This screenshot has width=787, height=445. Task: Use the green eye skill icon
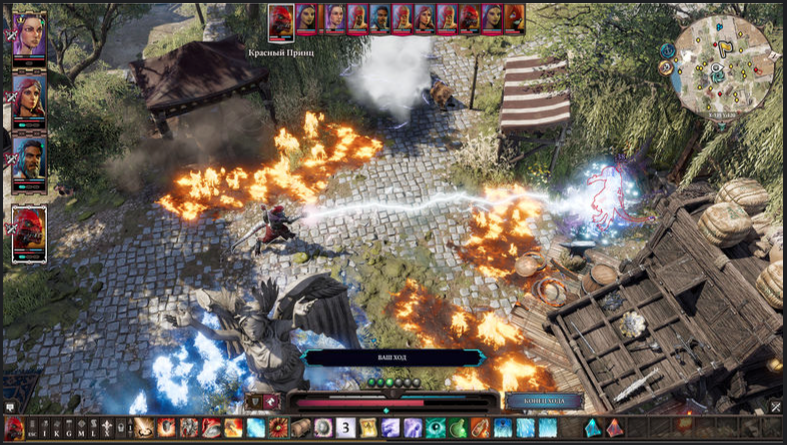(x=435, y=428)
